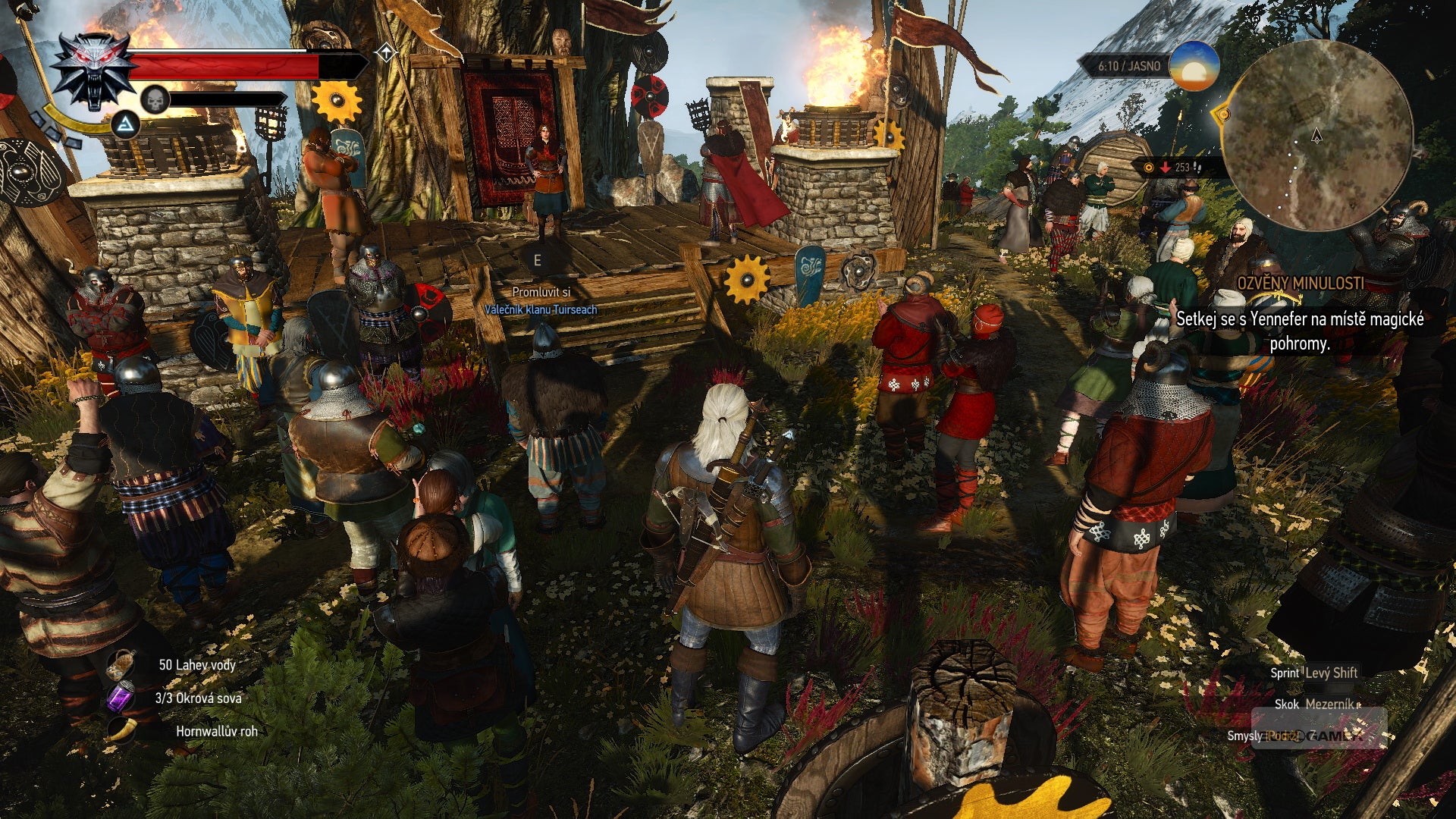The image size is (1456, 819).
Task: Activate the Hornwallův roh item slot
Action: pos(121,730)
